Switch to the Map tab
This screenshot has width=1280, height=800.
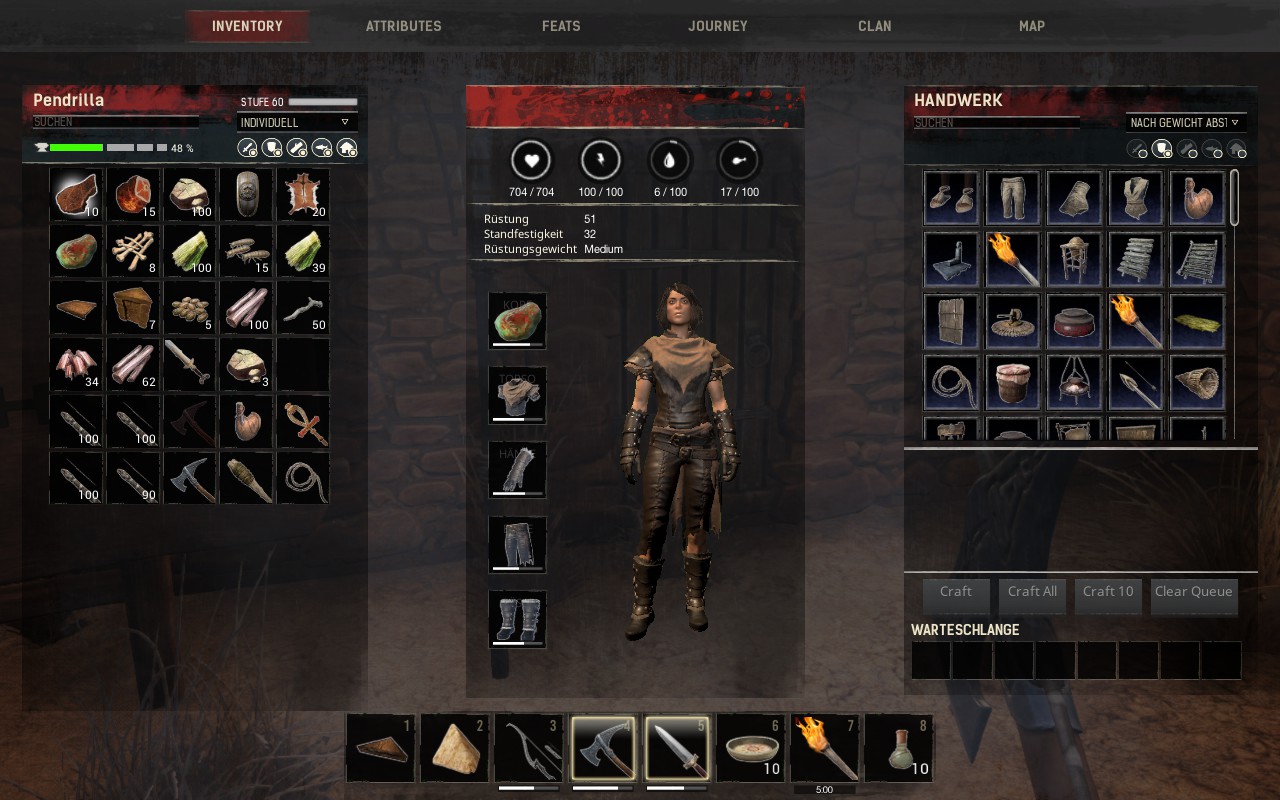coord(1032,26)
